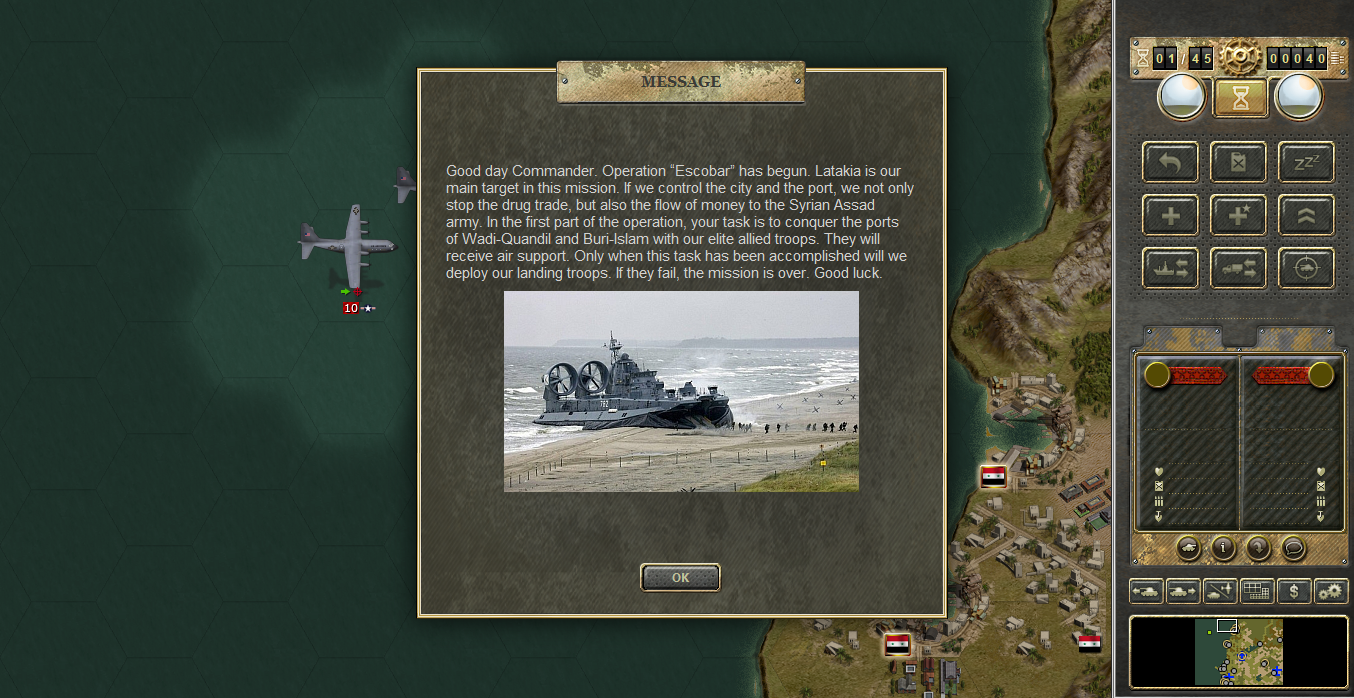Click the minimap to jump the view

(1238, 650)
